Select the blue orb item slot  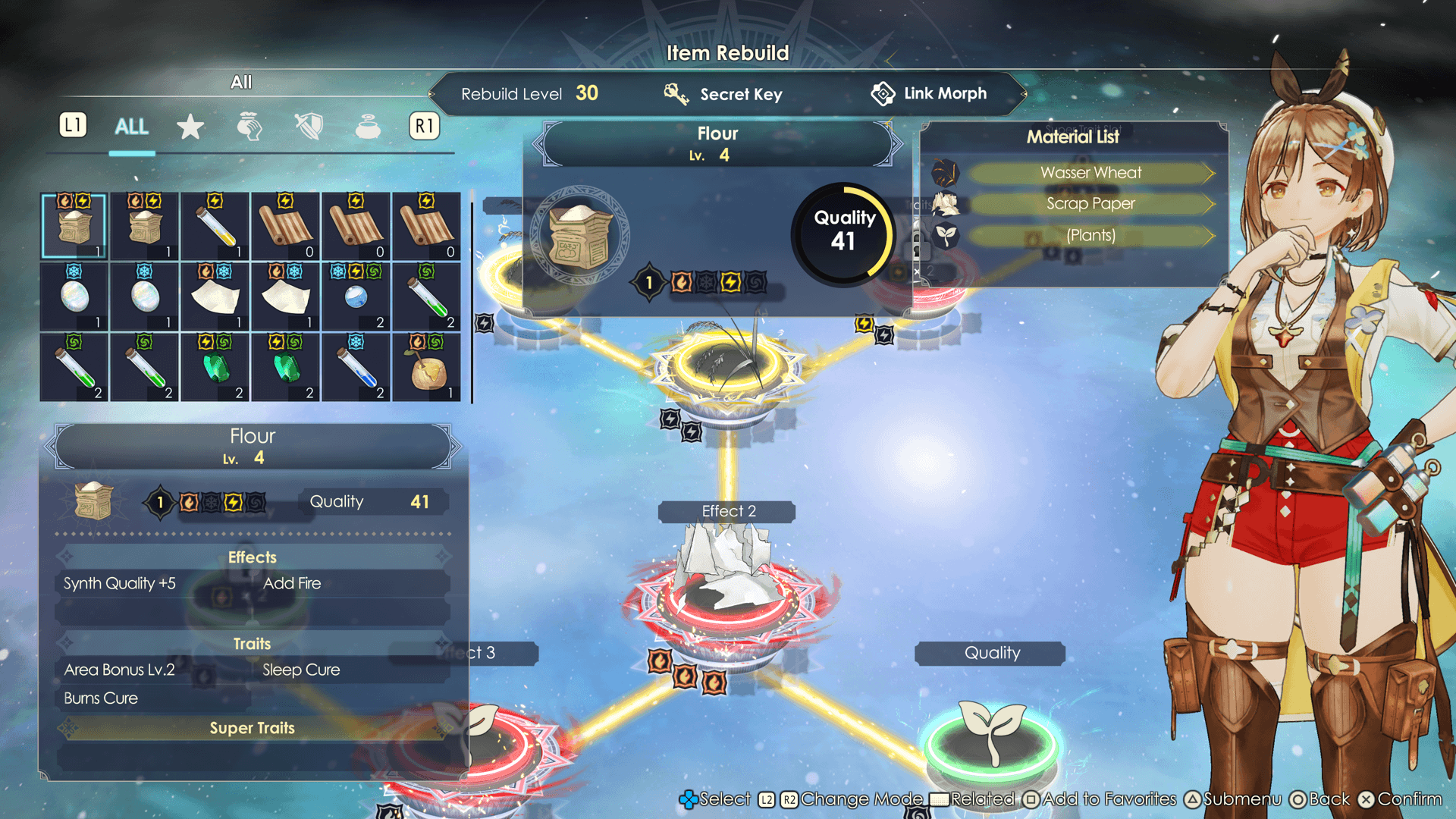(356, 297)
